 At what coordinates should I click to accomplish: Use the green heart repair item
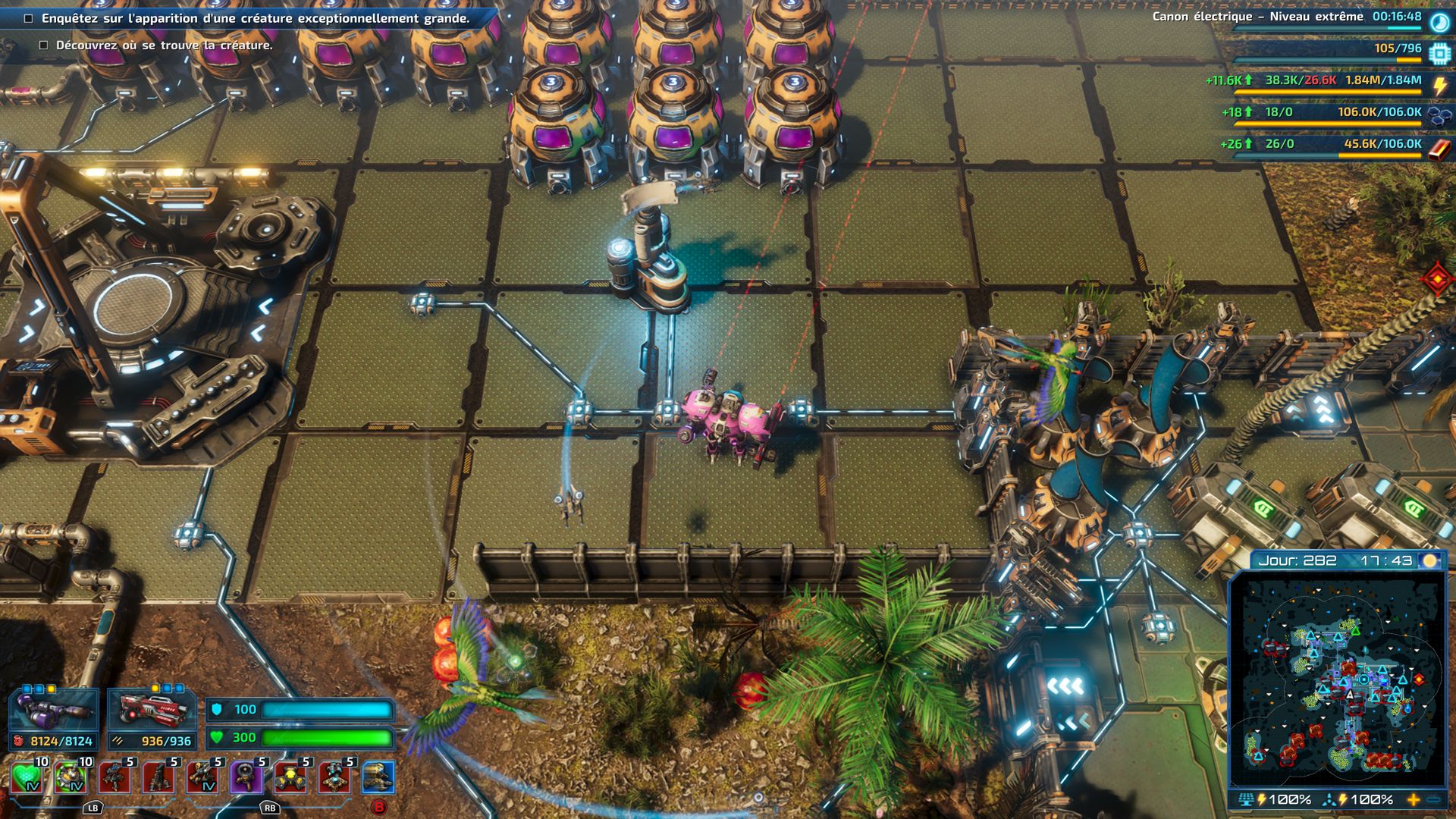(x=27, y=777)
